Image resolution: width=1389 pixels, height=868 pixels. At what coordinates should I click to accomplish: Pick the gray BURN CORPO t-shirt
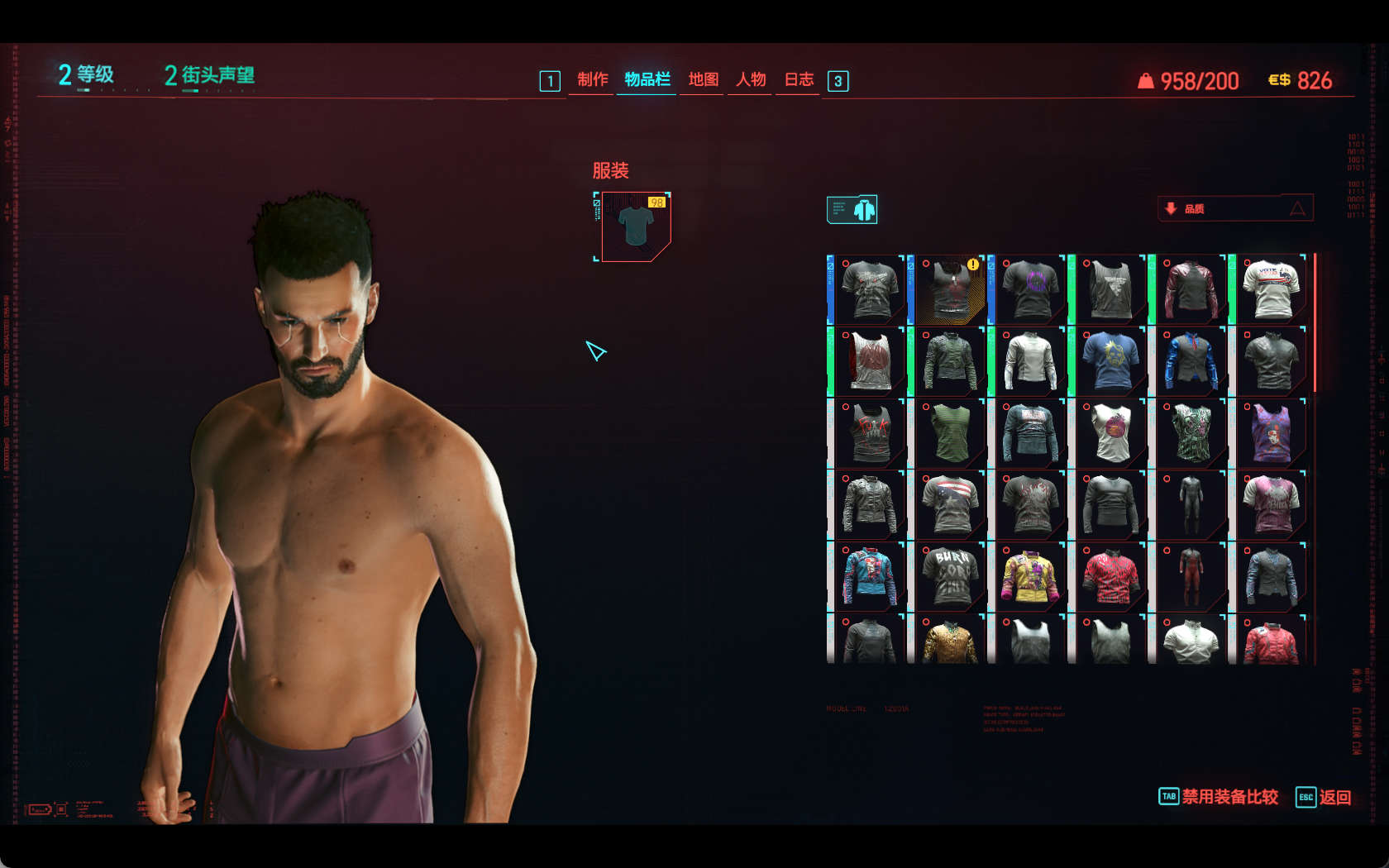pos(950,575)
